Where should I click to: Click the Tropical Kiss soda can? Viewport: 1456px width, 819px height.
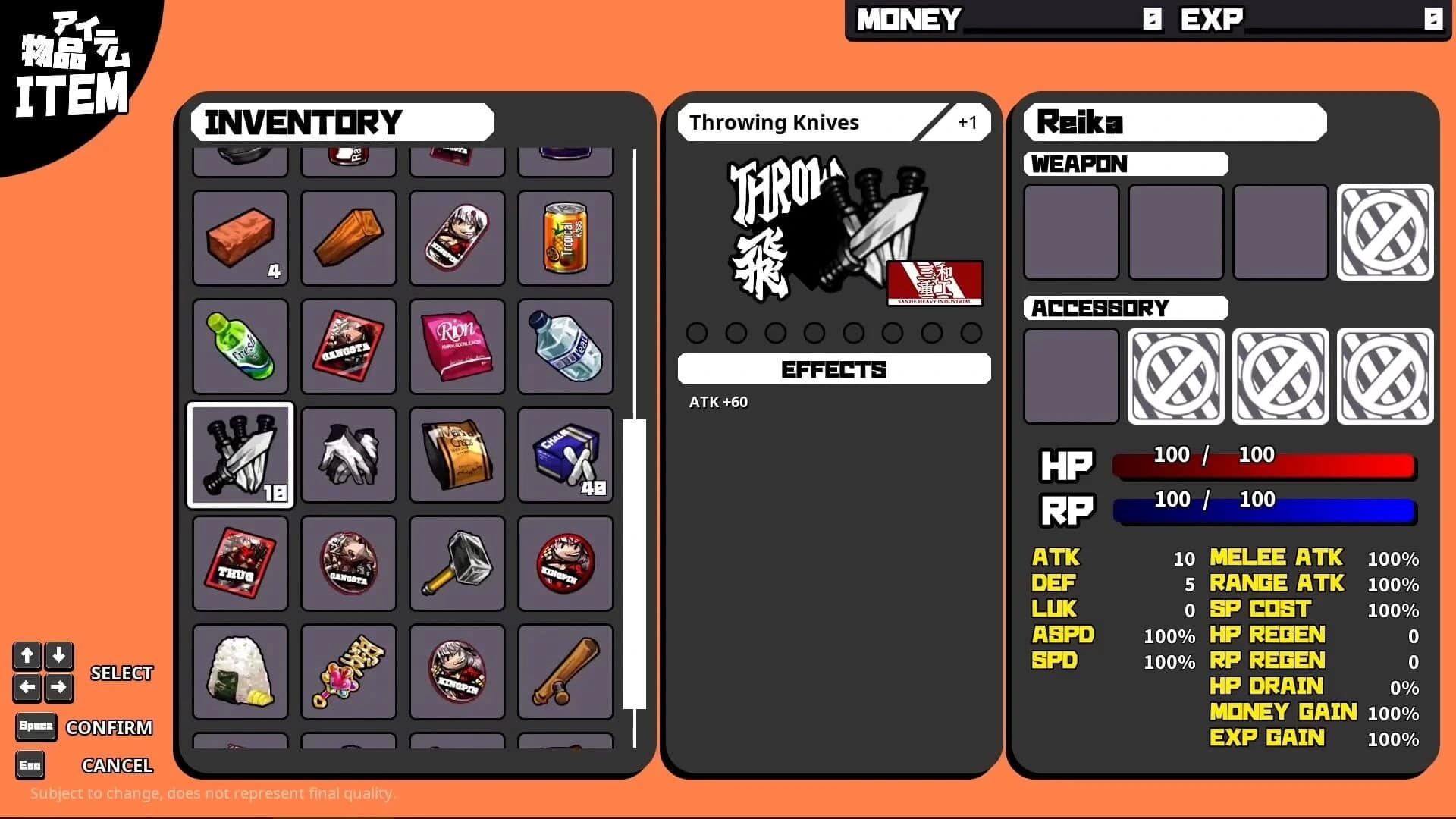(565, 238)
